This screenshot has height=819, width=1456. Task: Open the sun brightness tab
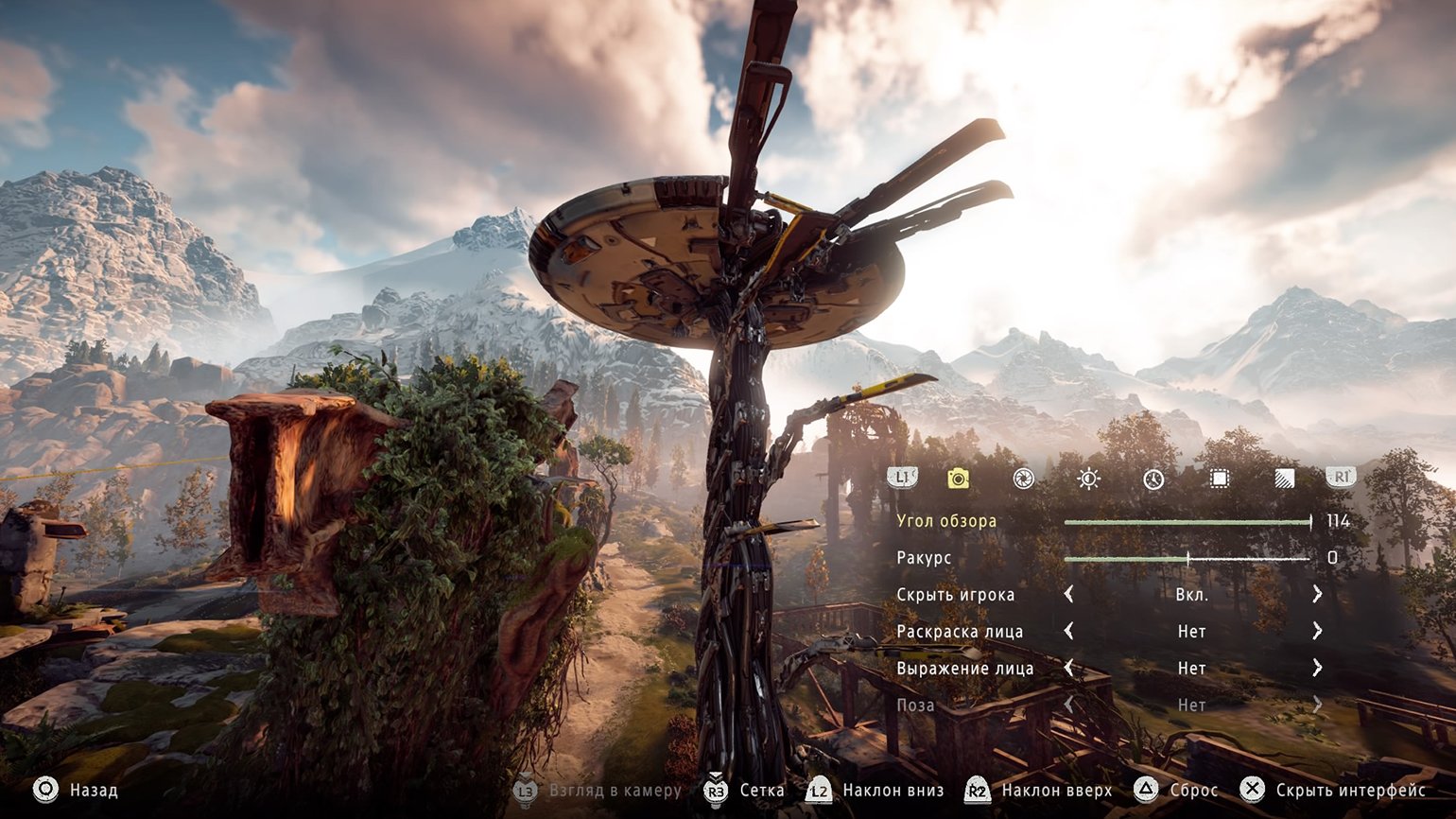[1088, 479]
